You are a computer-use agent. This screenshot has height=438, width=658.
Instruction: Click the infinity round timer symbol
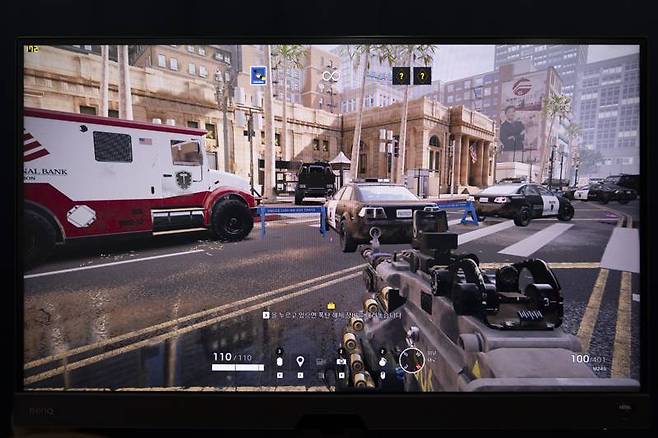click(x=329, y=75)
